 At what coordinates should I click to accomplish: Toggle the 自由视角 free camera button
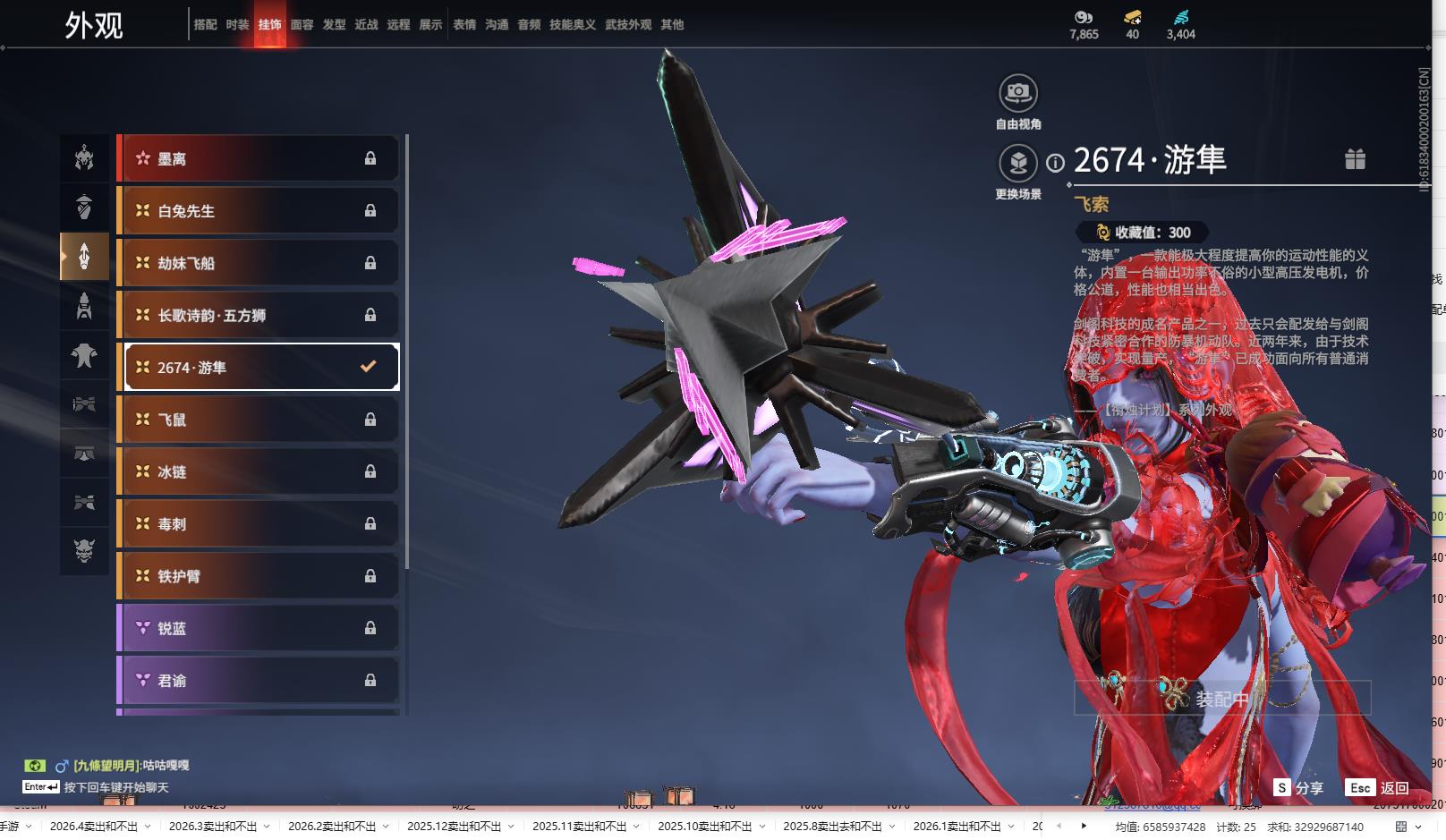pyautogui.click(x=1018, y=93)
